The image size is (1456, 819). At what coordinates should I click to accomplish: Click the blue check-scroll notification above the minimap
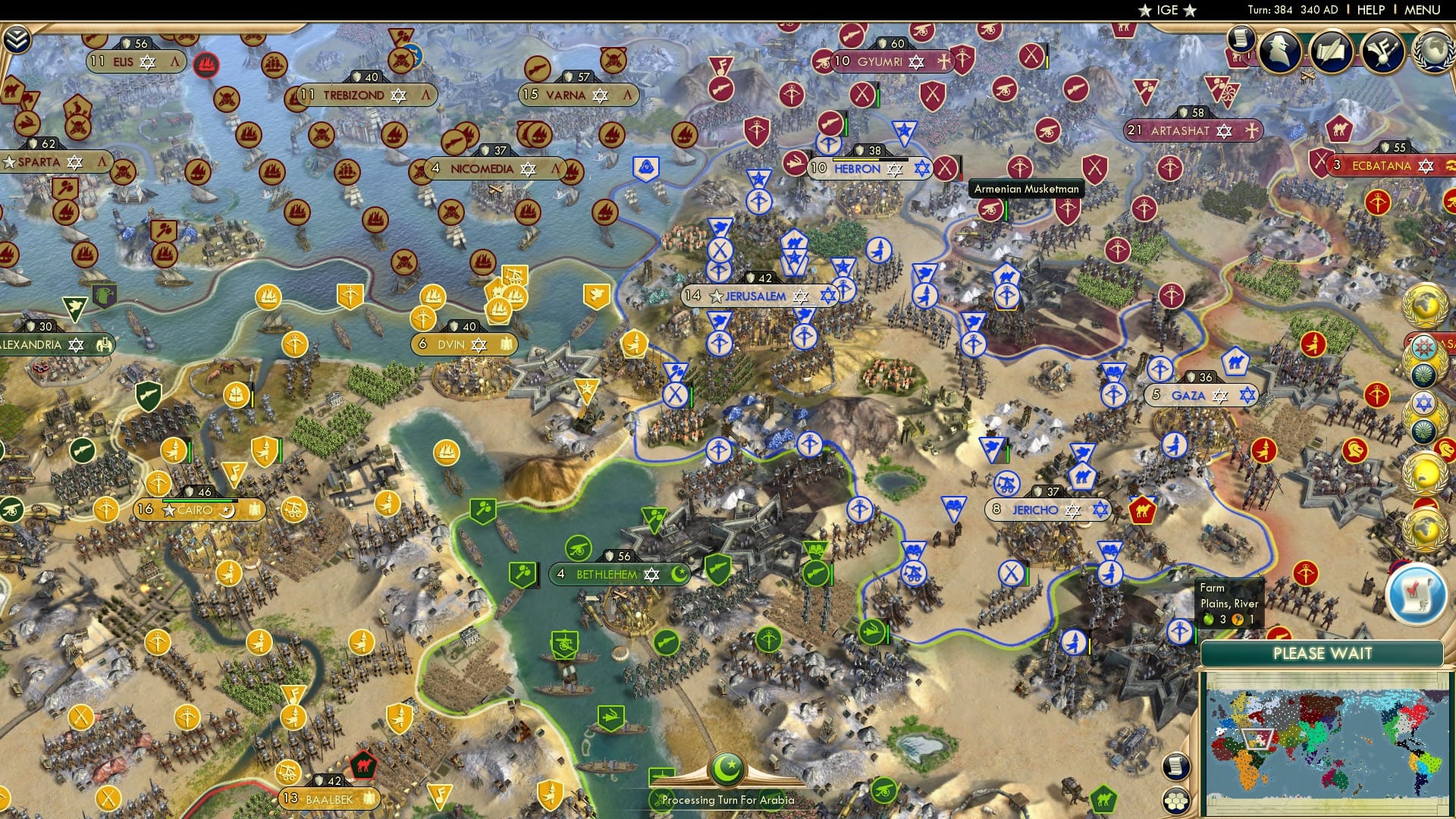pyautogui.click(x=1415, y=592)
